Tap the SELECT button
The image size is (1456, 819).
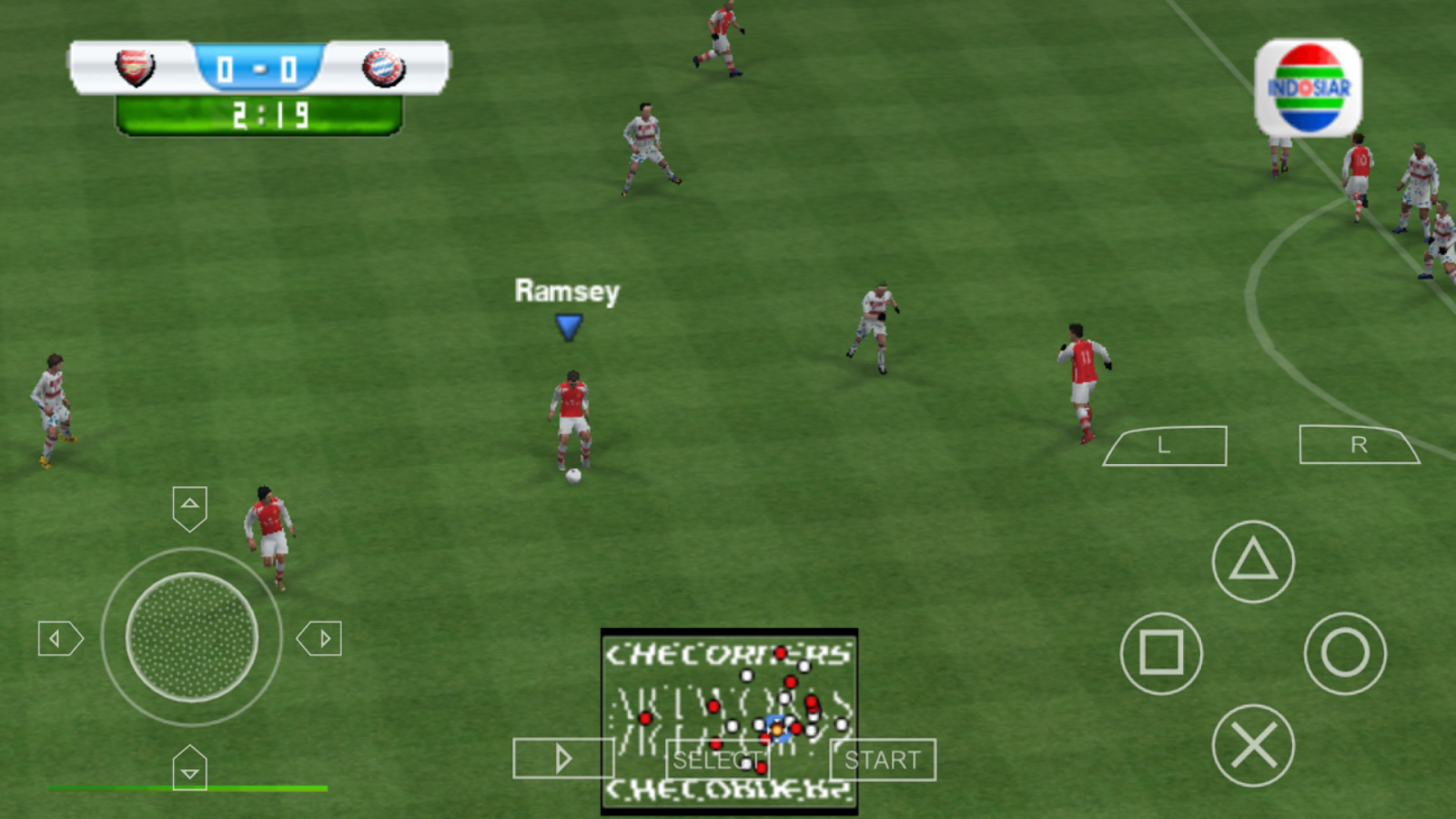tap(716, 760)
